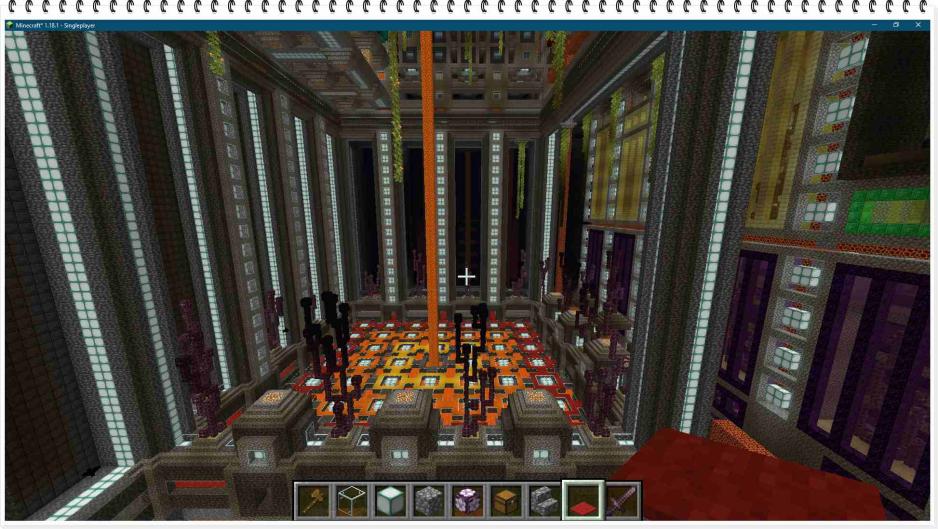The height and width of the screenshot is (529, 938).
Task: Select the glass block hotbar slot
Action: pos(351,500)
